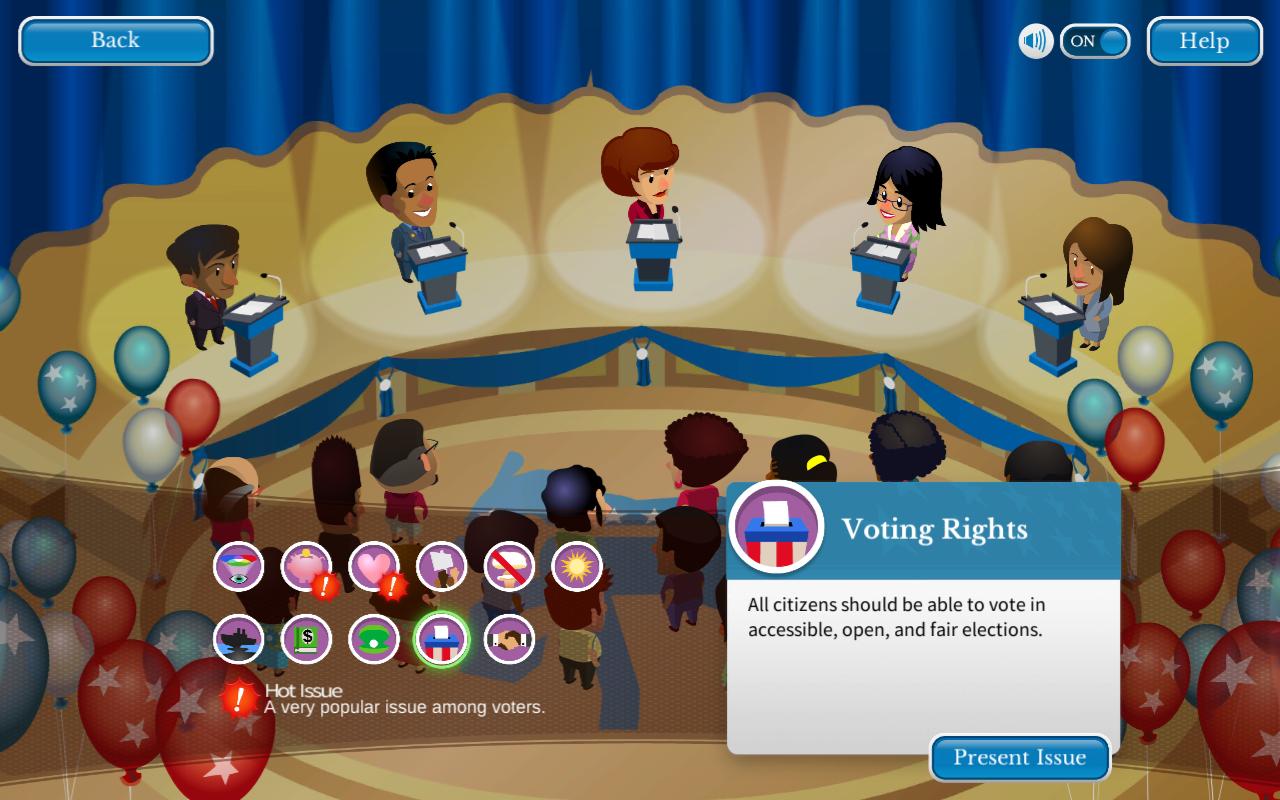Present the Voting Rights issue
Viewport: 1280px width, 800px height.
tap(1019, 758)
